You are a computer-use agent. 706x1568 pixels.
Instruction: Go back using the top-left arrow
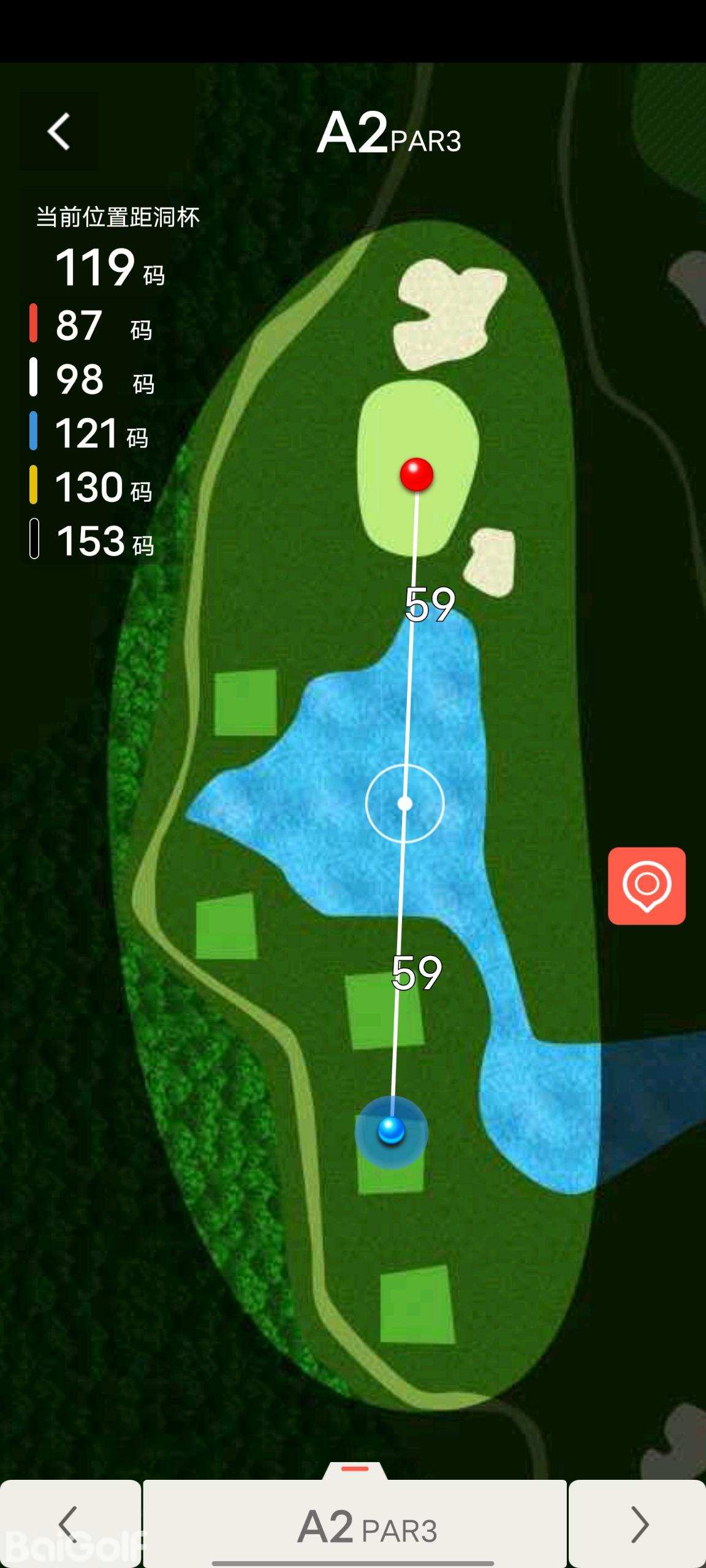point(59,131)
